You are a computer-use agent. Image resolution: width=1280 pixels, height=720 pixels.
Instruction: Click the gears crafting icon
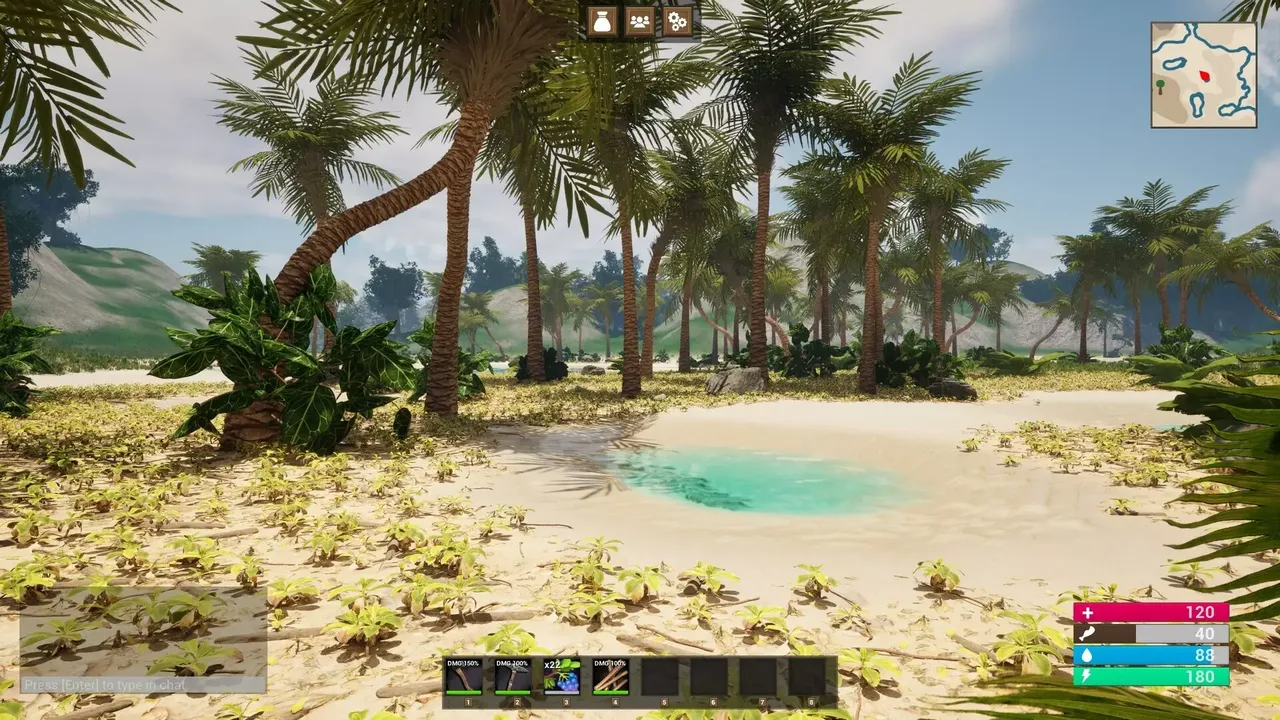pos(677,22)
